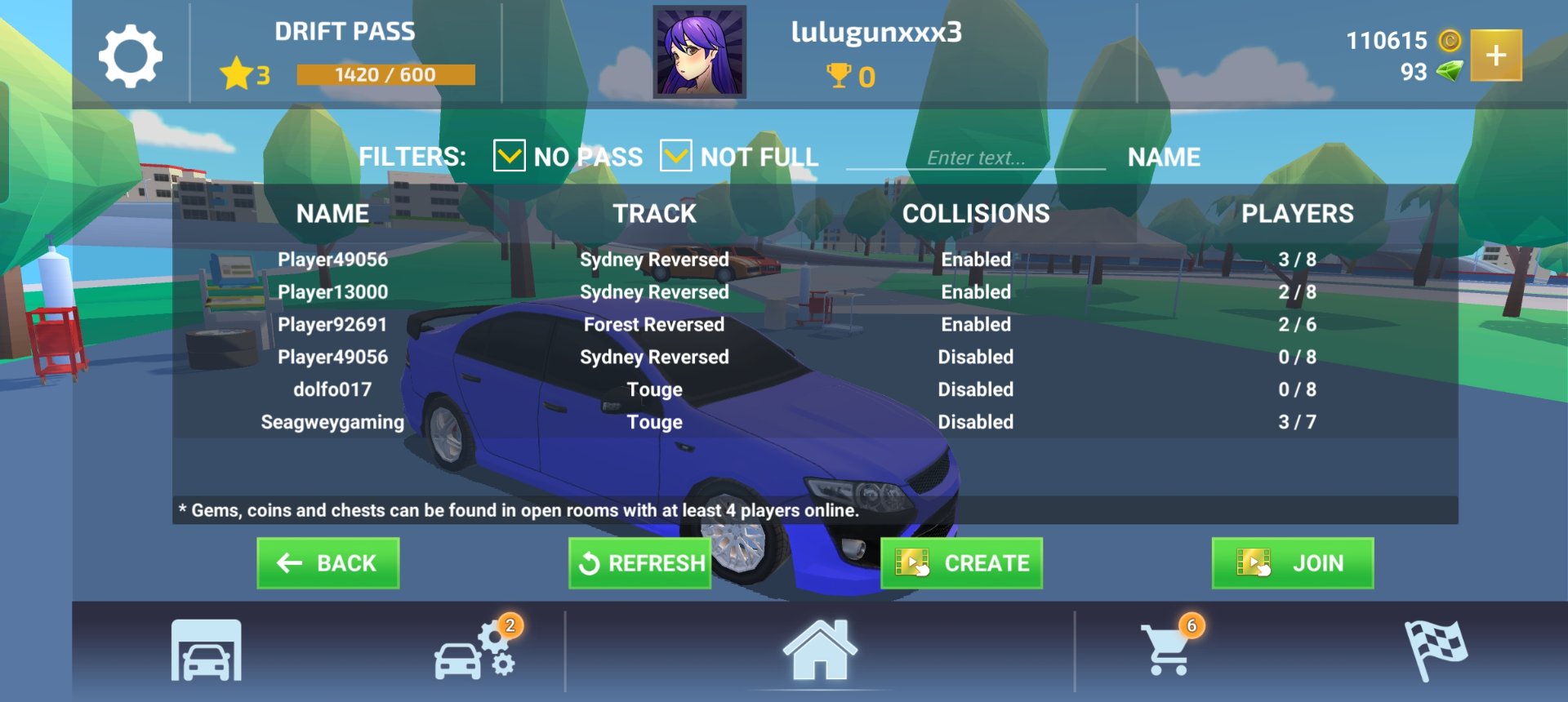The image size is (1568, 702).
Task: Toggle the NOT FULL filter checkbox
Action: [x=675, y=155]
